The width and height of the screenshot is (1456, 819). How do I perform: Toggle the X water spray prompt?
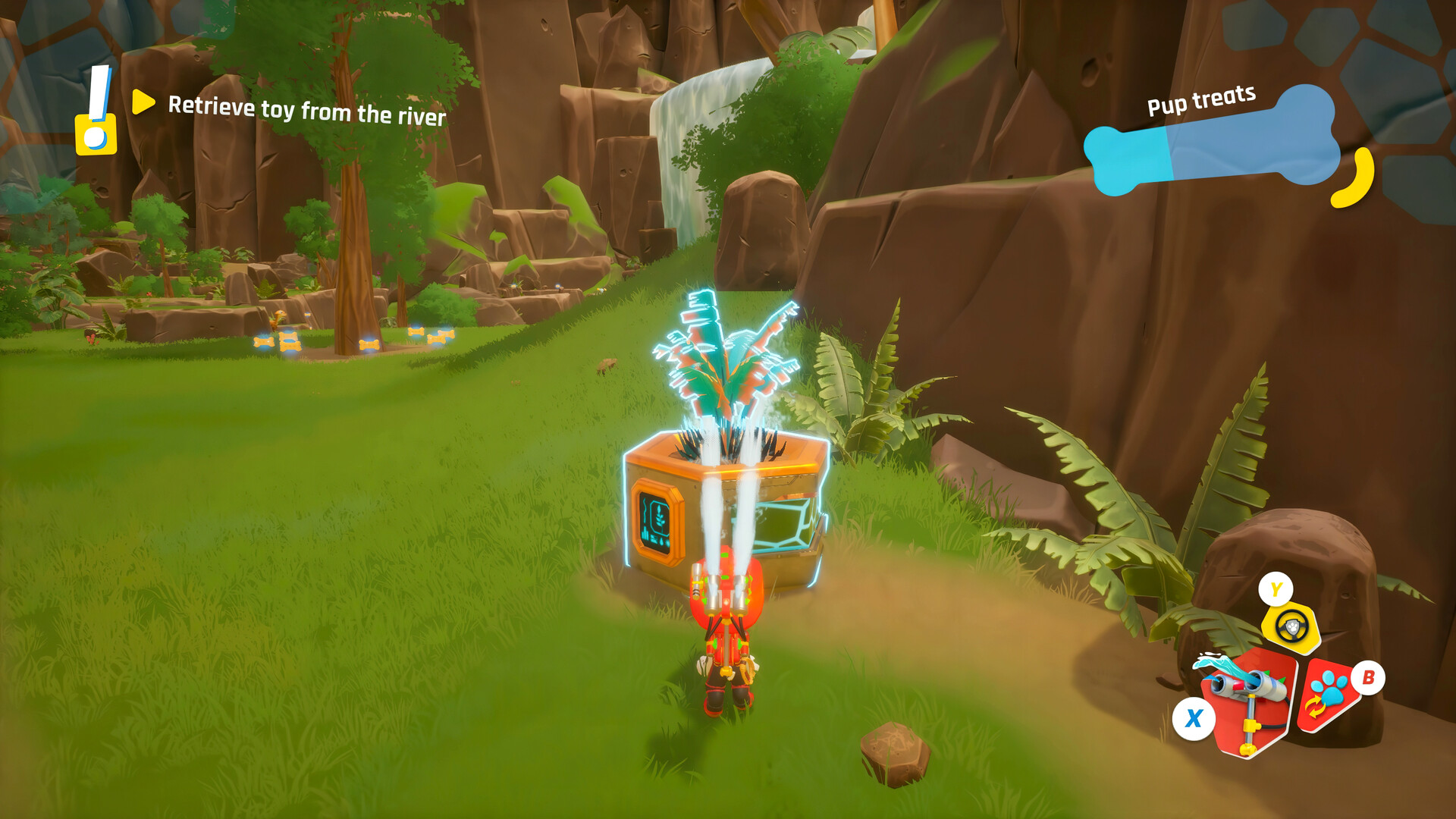pos(1194,717)
